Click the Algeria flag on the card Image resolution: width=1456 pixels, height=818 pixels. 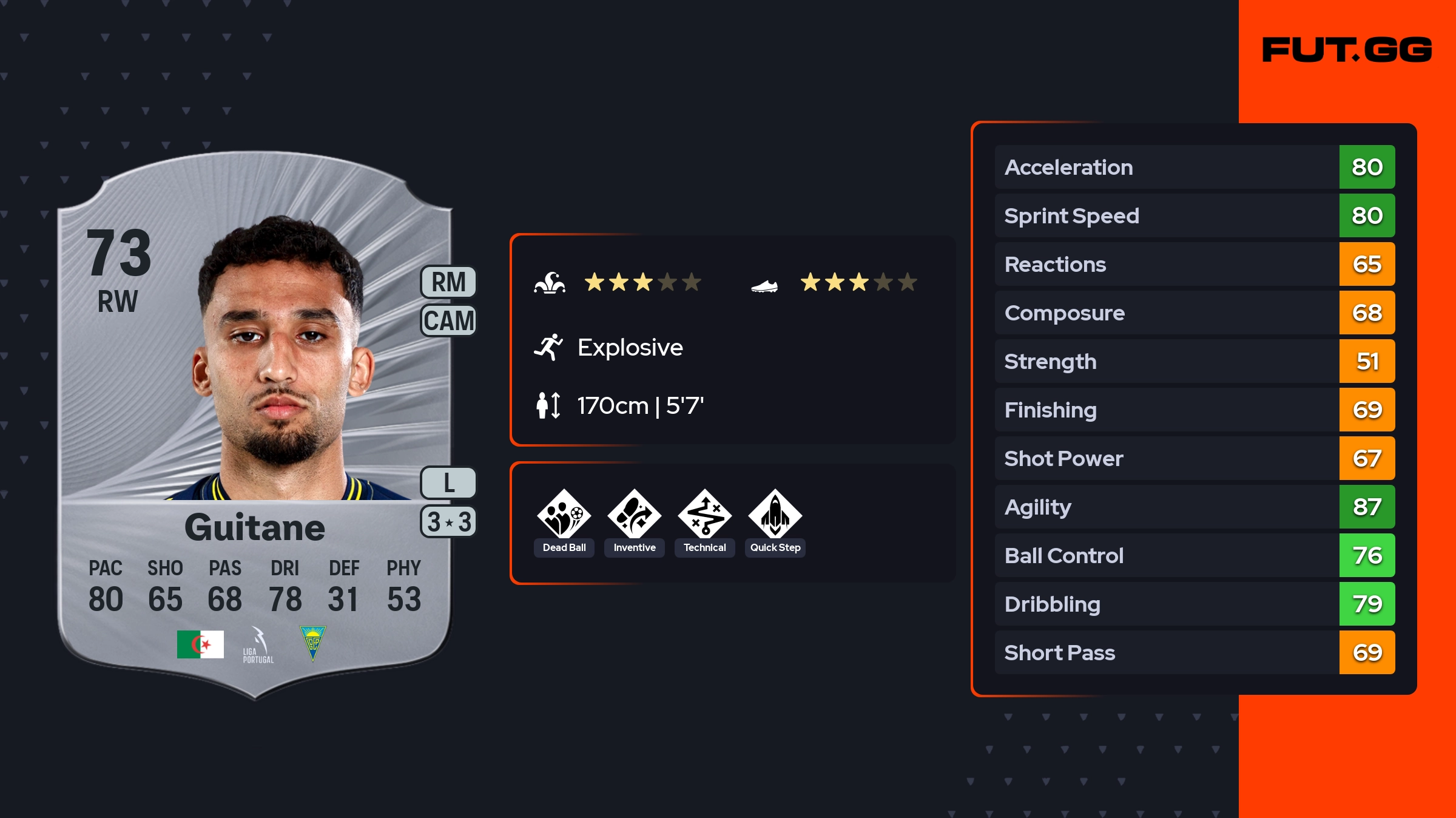(x=200, y=644)
